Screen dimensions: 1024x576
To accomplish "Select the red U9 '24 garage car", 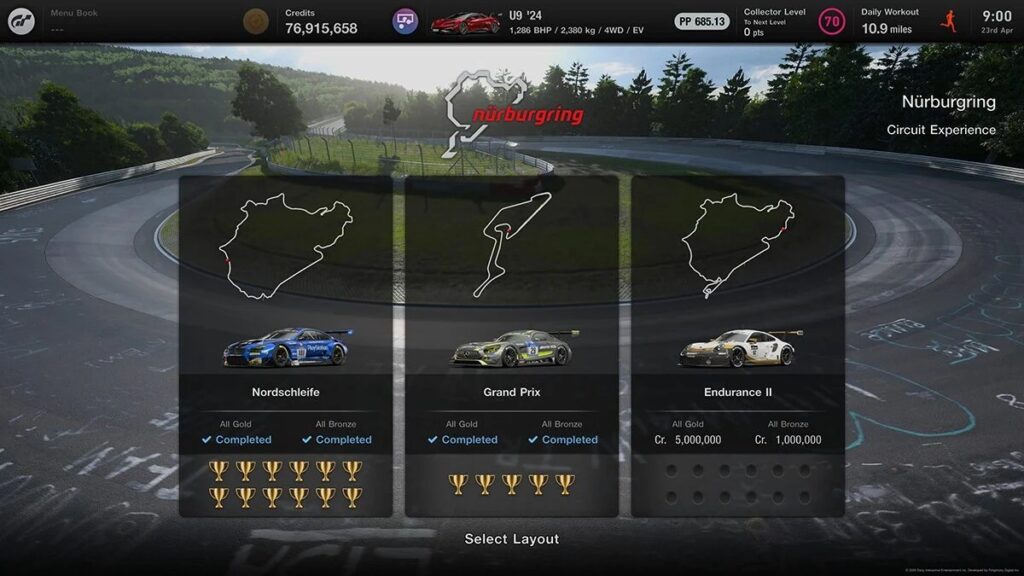I will coord(465,21).
